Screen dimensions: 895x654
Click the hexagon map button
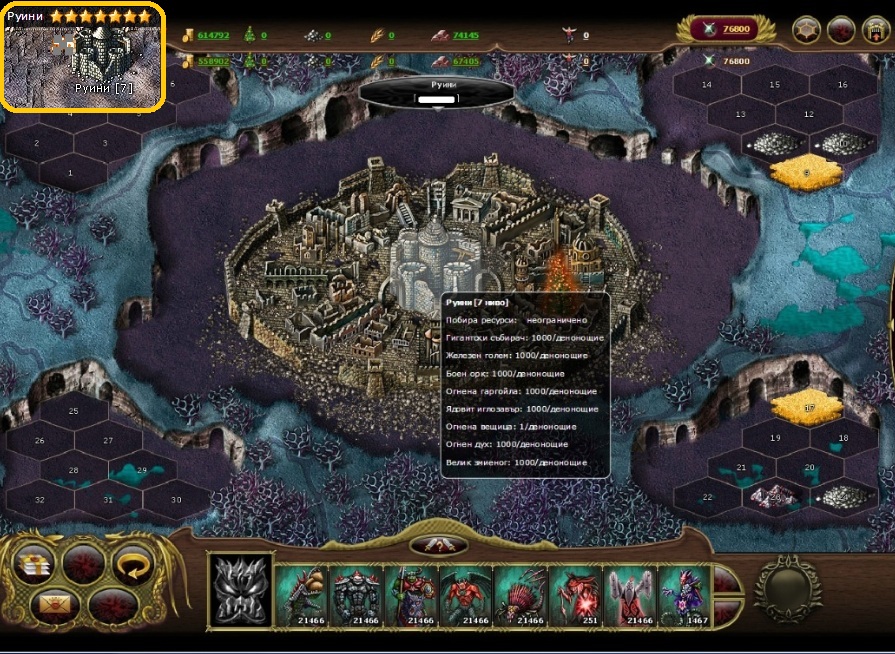807,30
